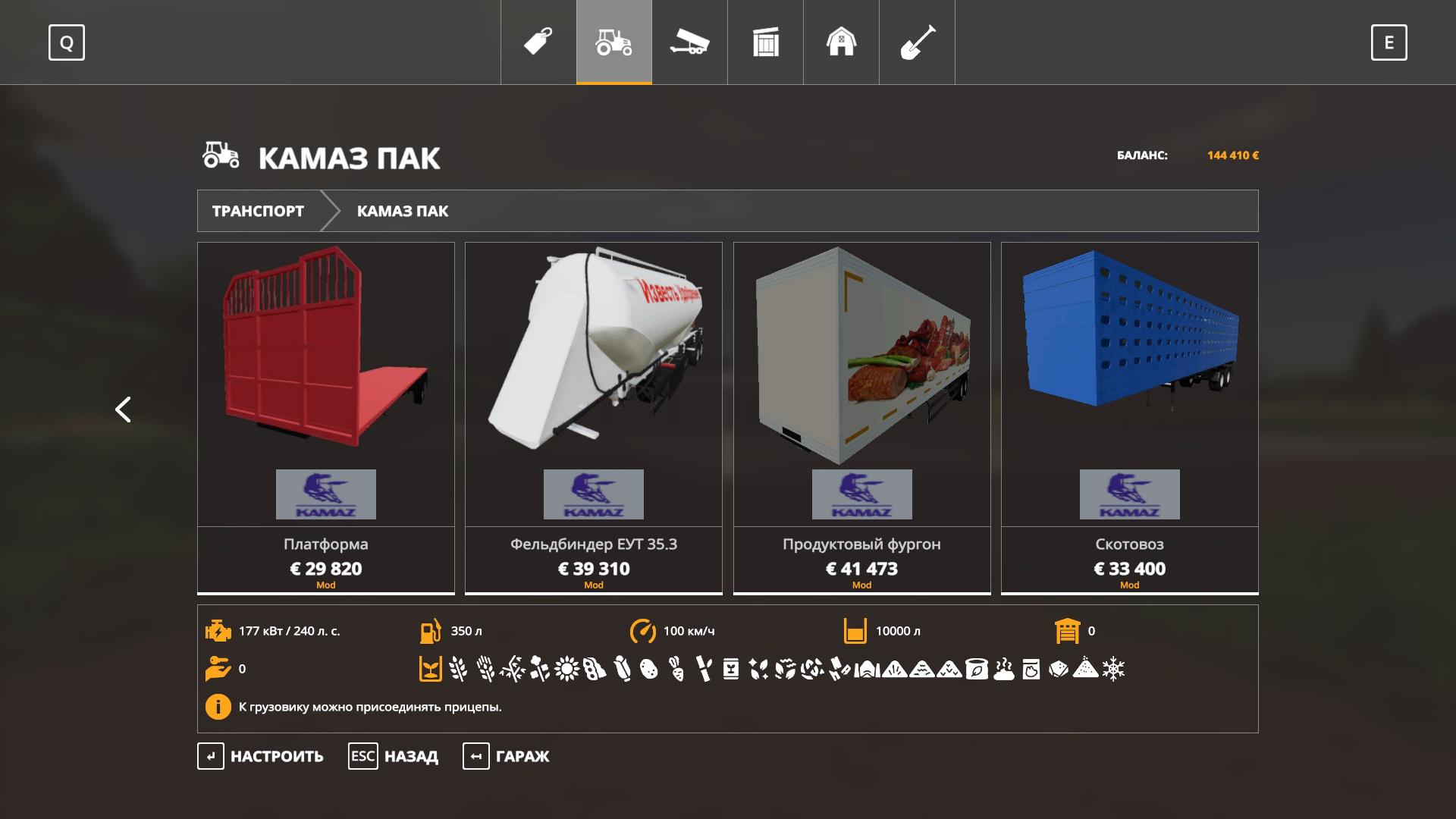
Task: Switch to the pallet objects tab
Action: click(x=765, y=42)
